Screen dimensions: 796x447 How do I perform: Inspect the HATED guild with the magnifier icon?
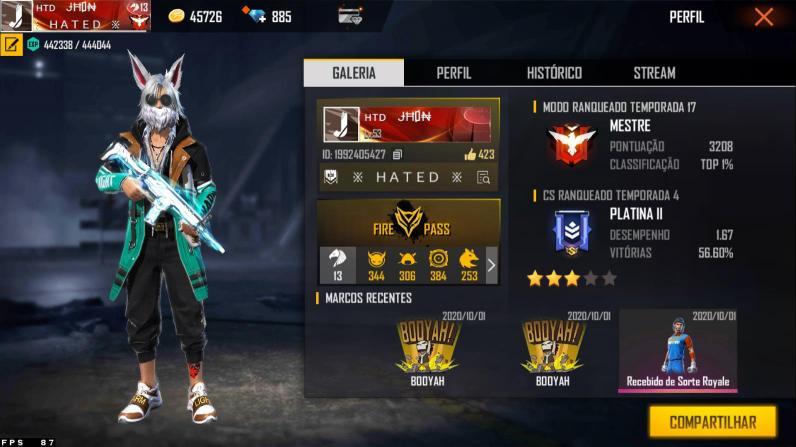tap(484, 178)
